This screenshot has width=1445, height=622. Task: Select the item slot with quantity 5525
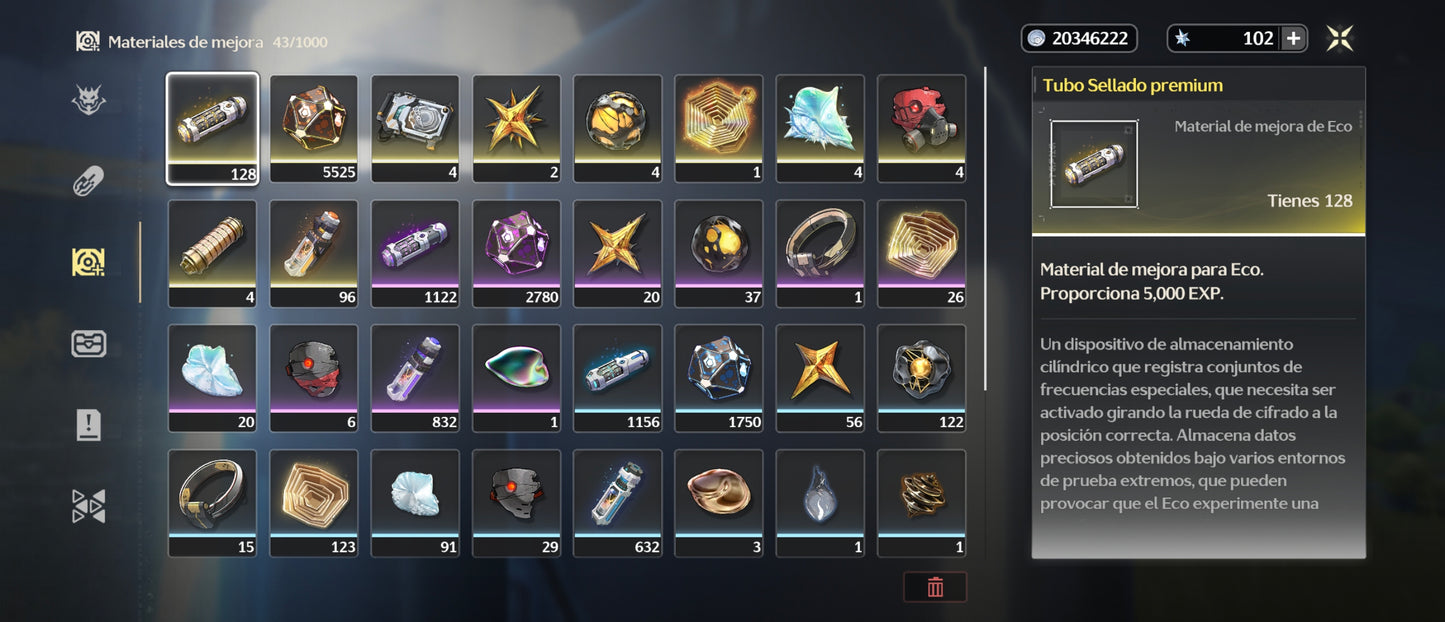click(x=314, y=128)
